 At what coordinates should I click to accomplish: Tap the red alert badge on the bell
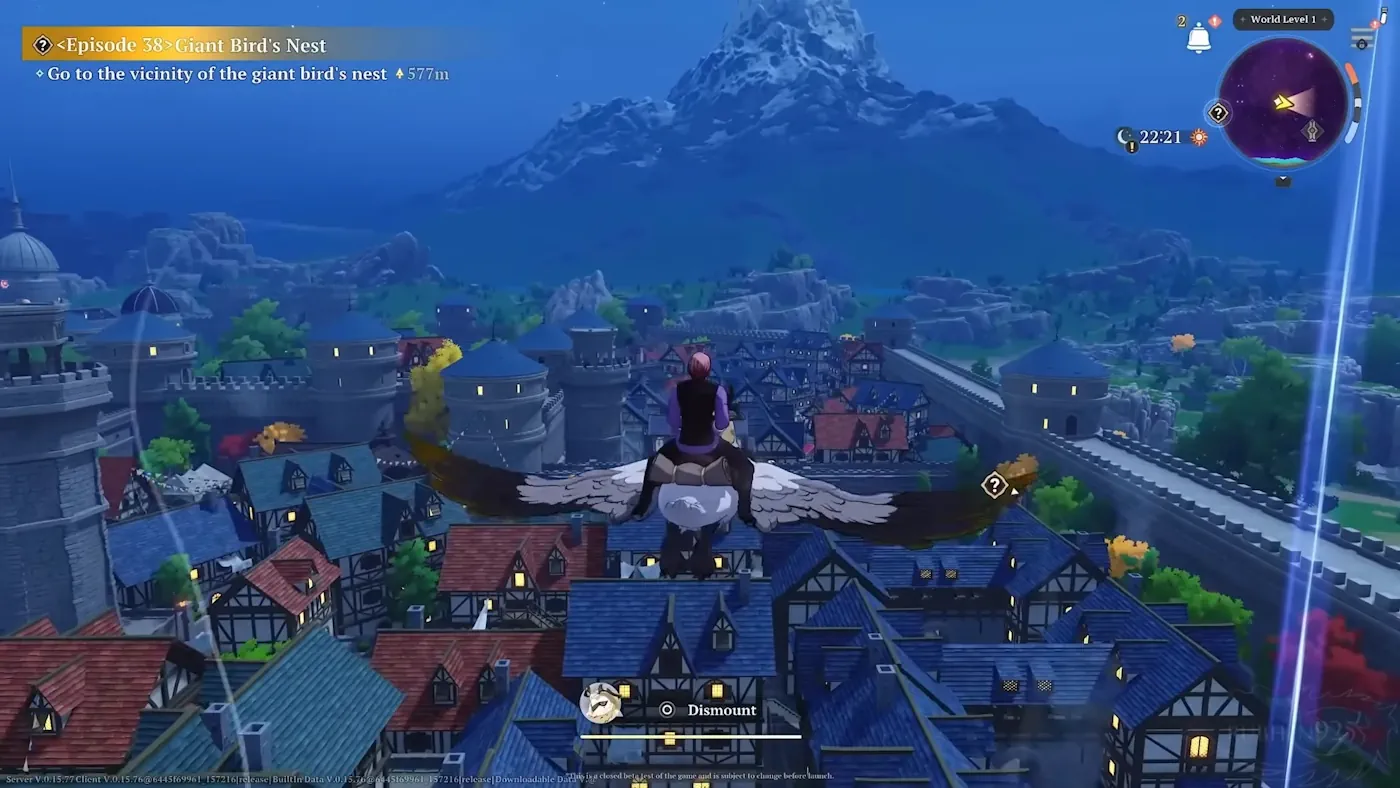click(x=1214, y=19)
